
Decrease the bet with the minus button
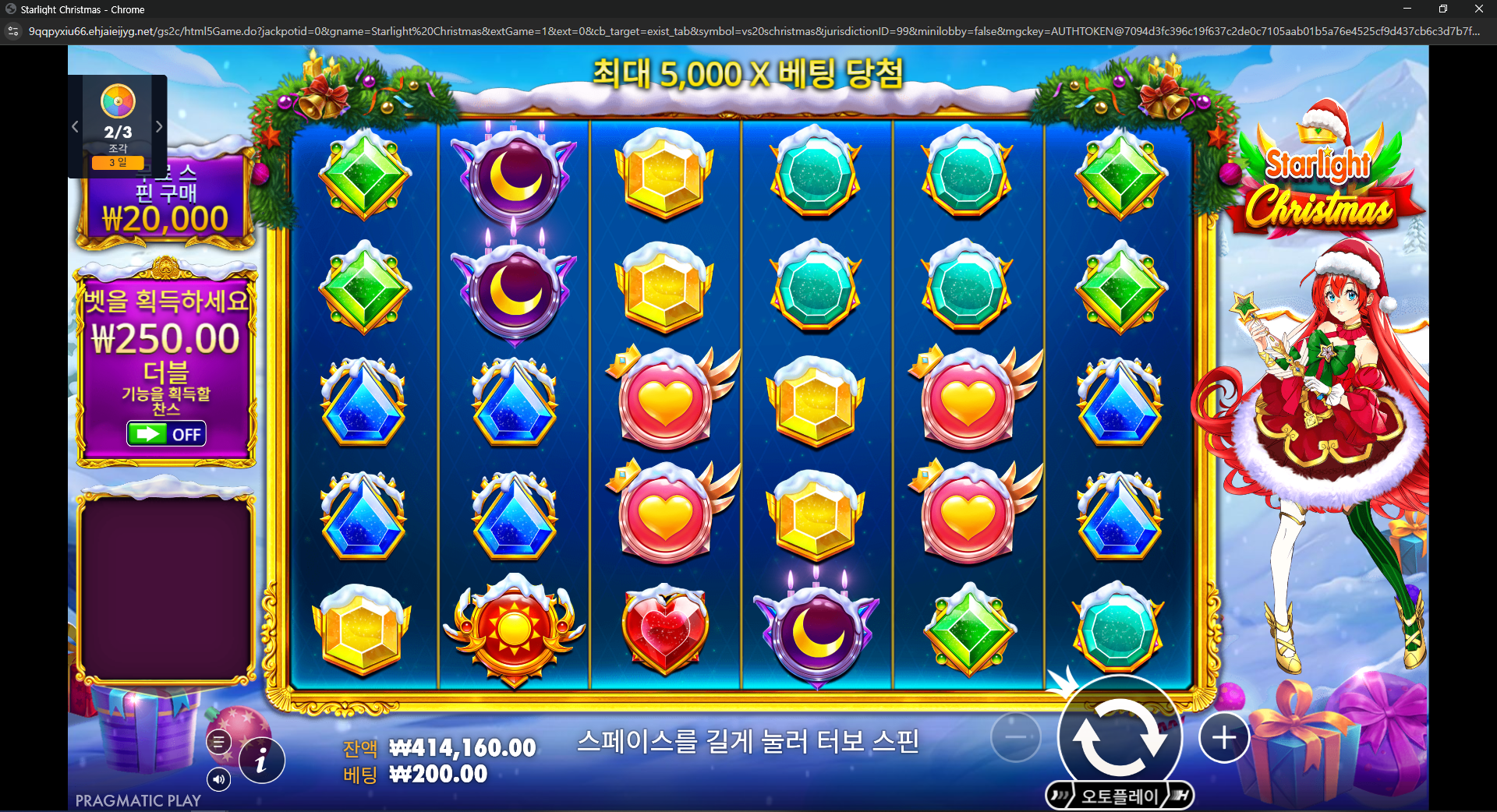coord(1016,737)
